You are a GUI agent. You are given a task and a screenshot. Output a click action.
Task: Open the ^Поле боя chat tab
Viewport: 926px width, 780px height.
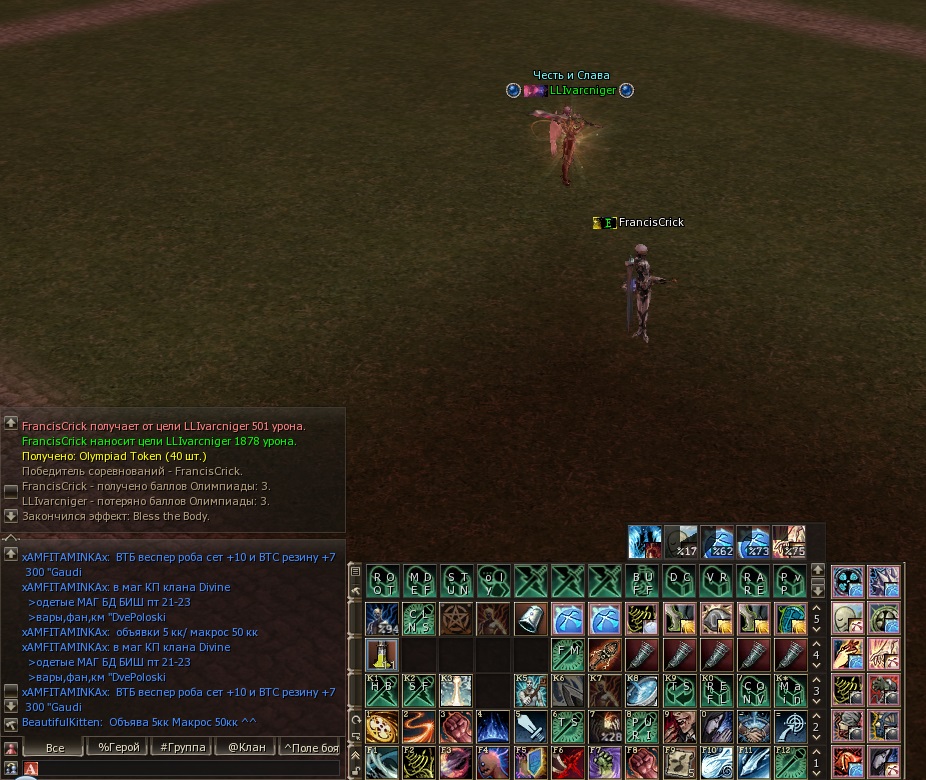click(311, 747)
